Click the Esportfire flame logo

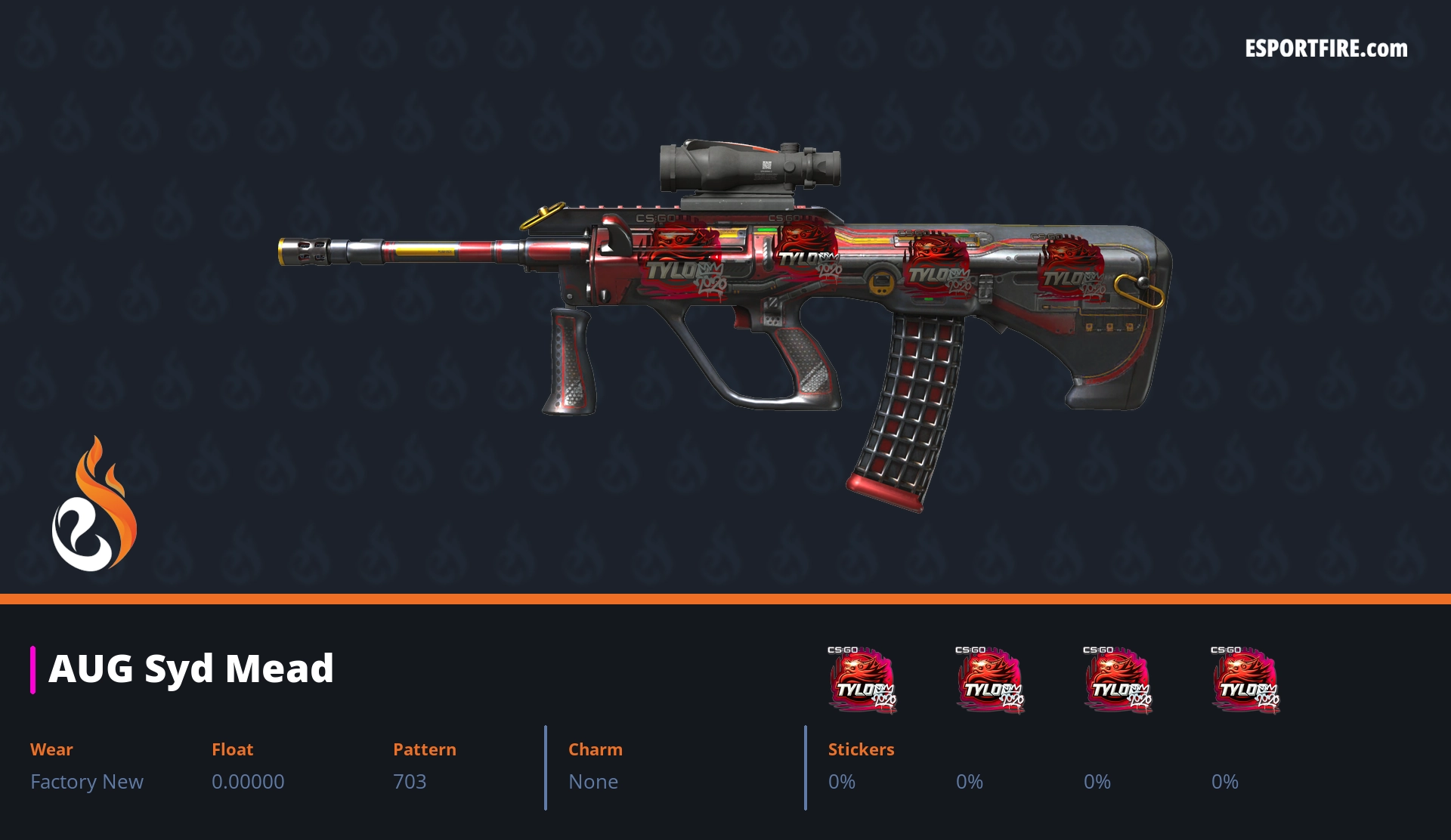pos(94,505)
